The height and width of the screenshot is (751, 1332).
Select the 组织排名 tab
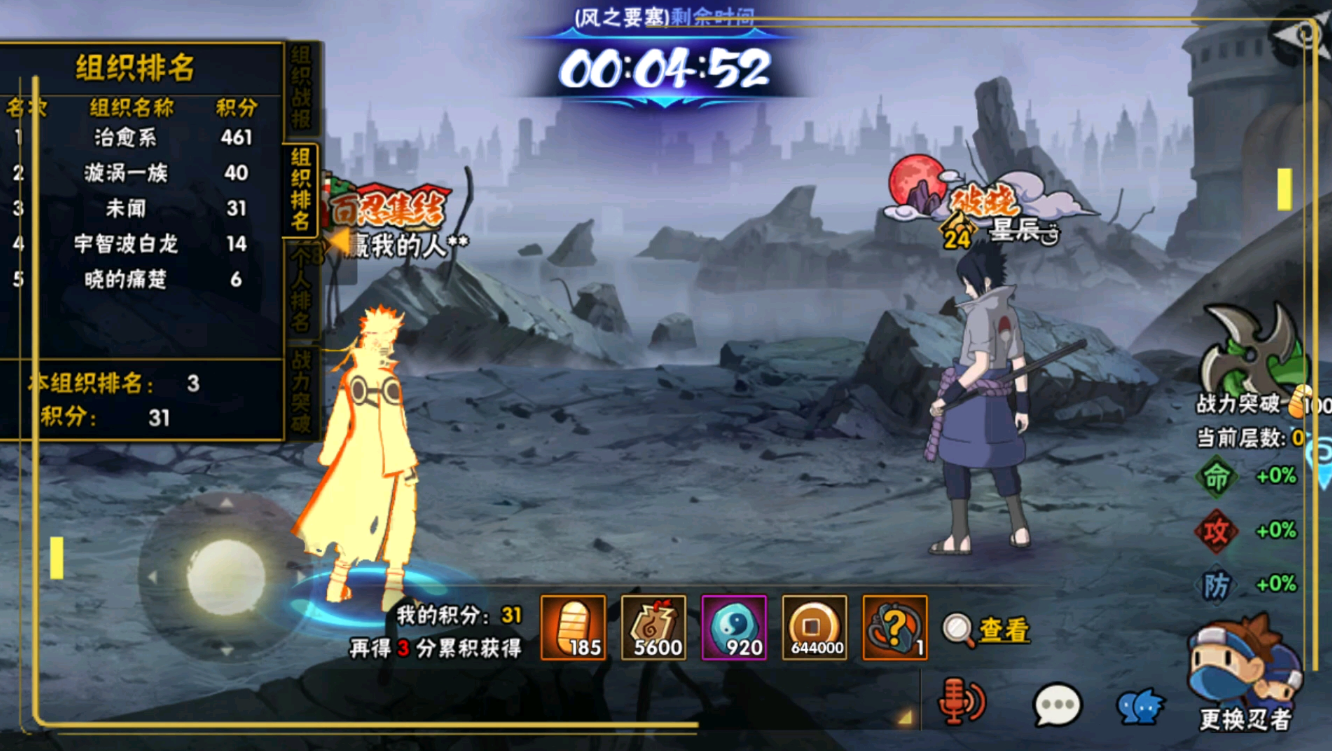click(301, 189)
